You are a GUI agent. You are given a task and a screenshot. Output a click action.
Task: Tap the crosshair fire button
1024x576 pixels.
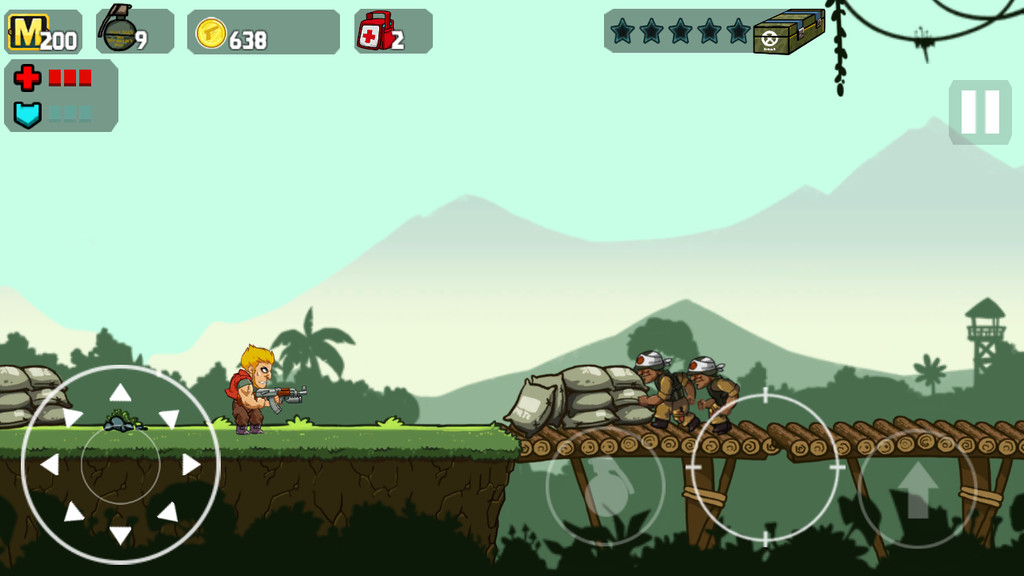(x=765, y=467)
